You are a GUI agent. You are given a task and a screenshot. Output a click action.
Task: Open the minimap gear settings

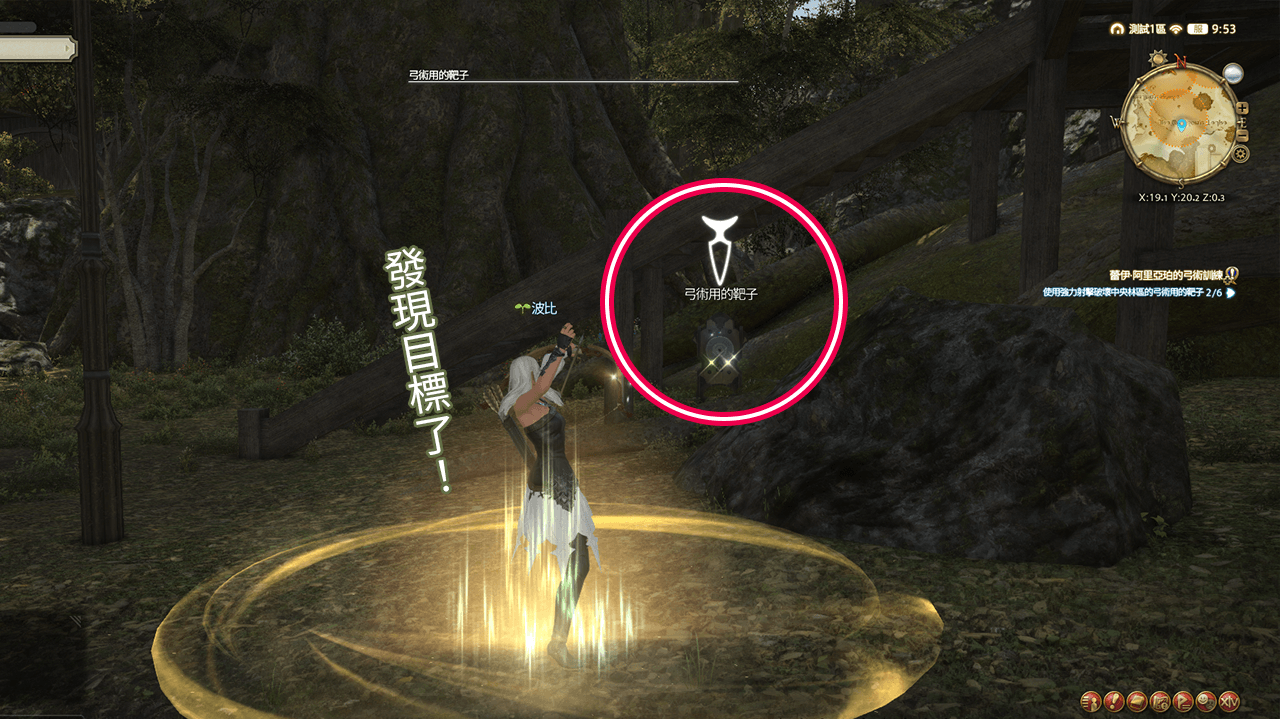tap(1241, 154)
